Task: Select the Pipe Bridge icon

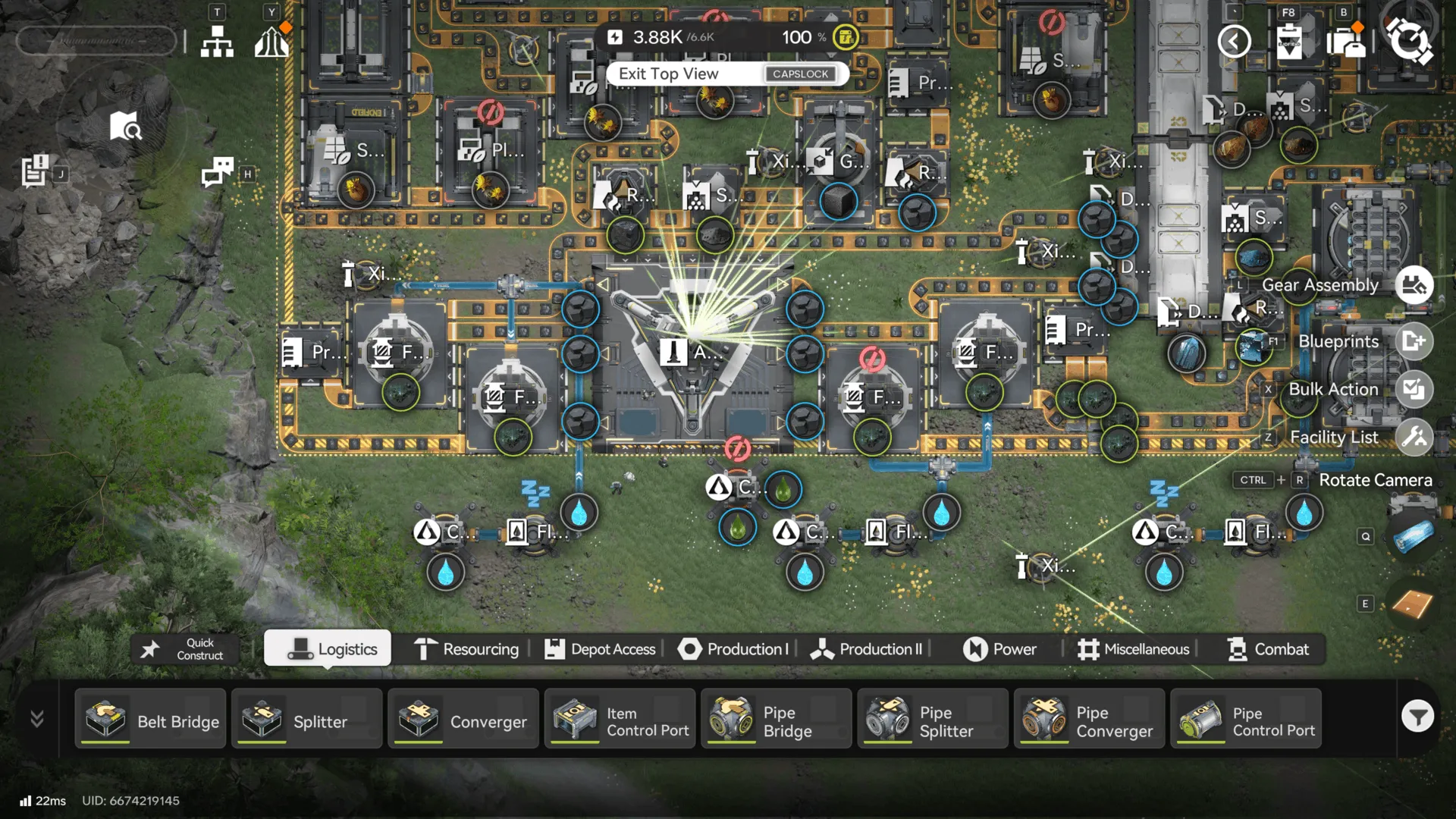Action: tap(775, 720)
